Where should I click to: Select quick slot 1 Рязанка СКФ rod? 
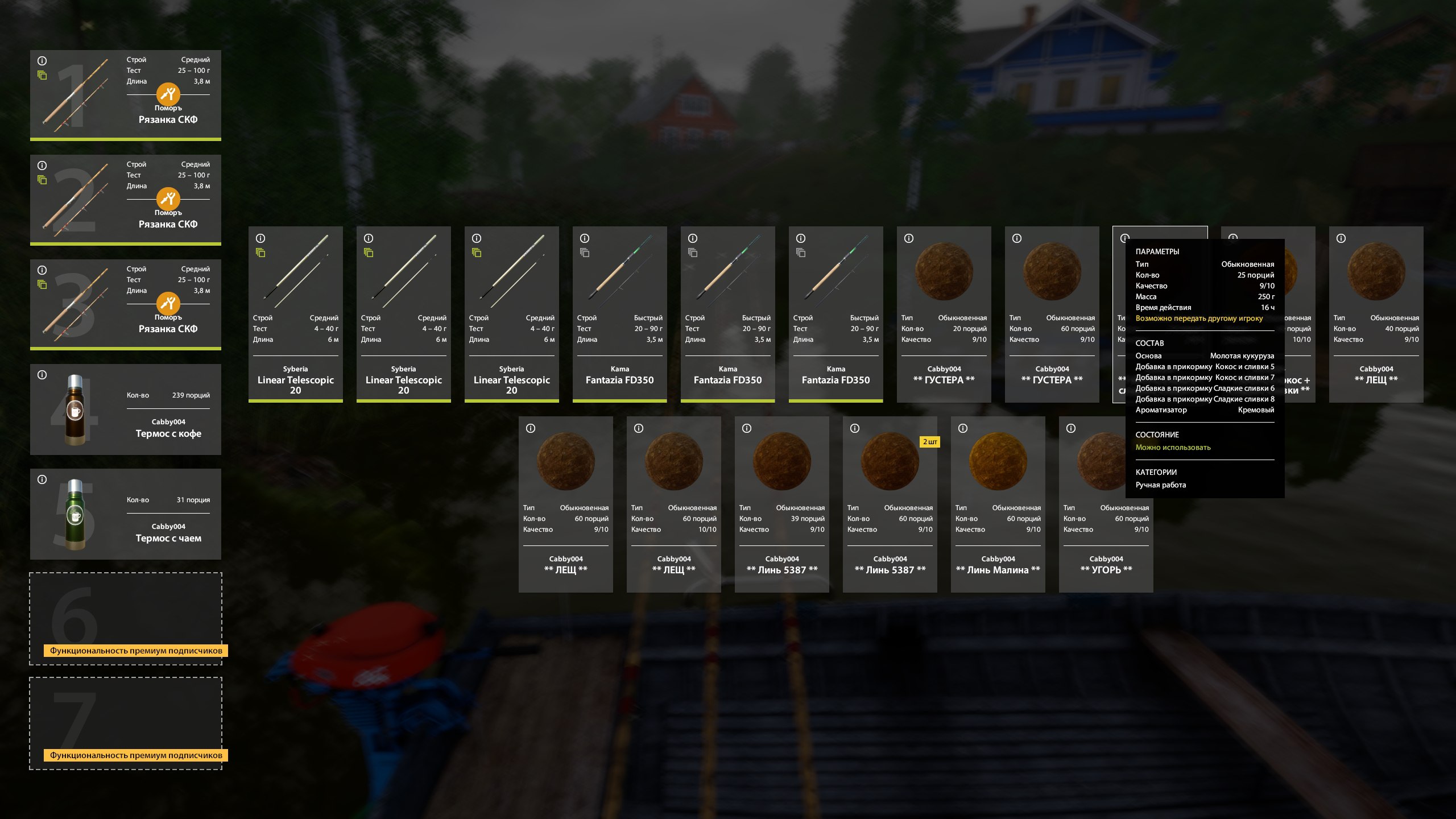pos(125,95)
